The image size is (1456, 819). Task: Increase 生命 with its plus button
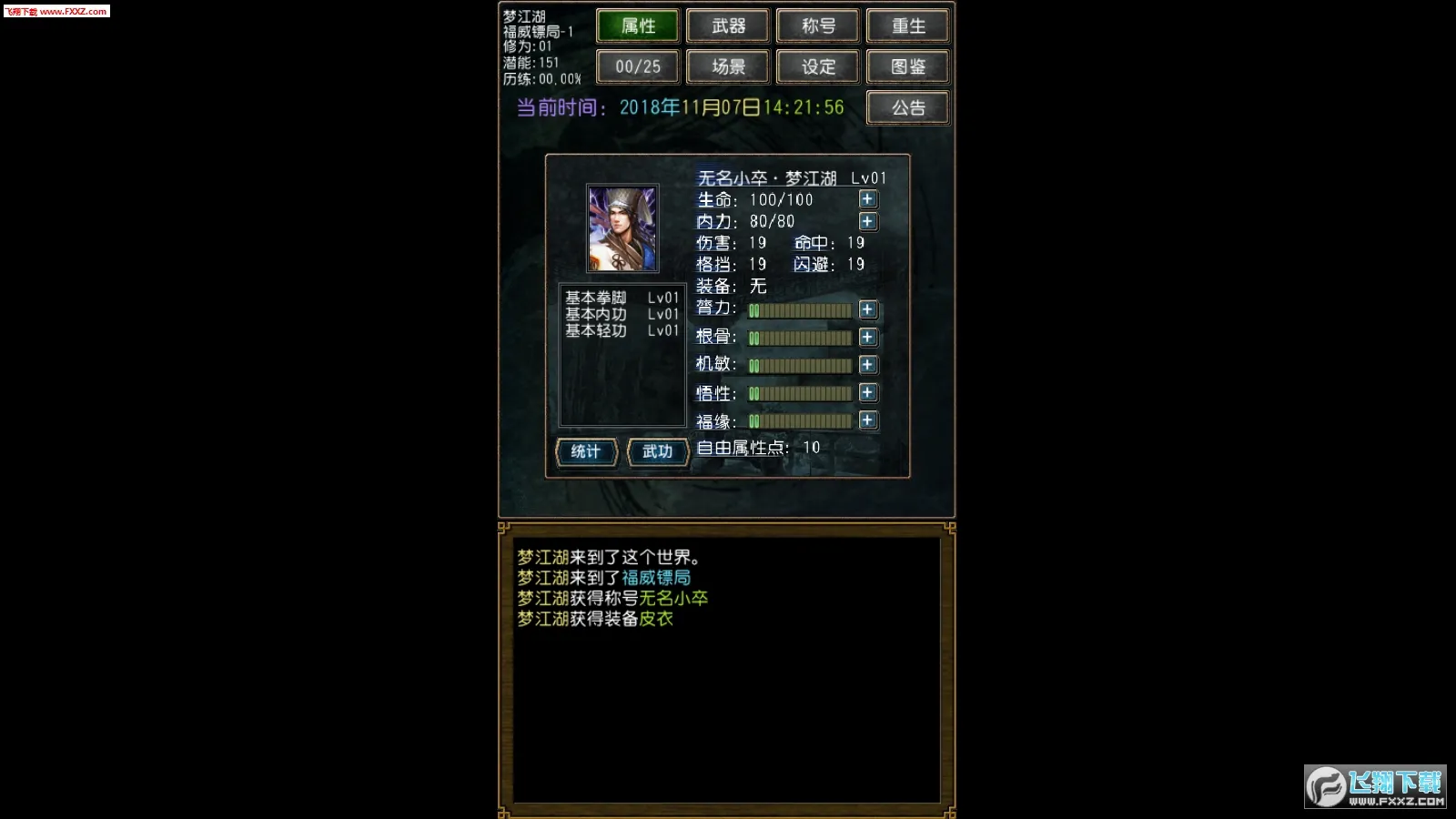click(867, 199)
